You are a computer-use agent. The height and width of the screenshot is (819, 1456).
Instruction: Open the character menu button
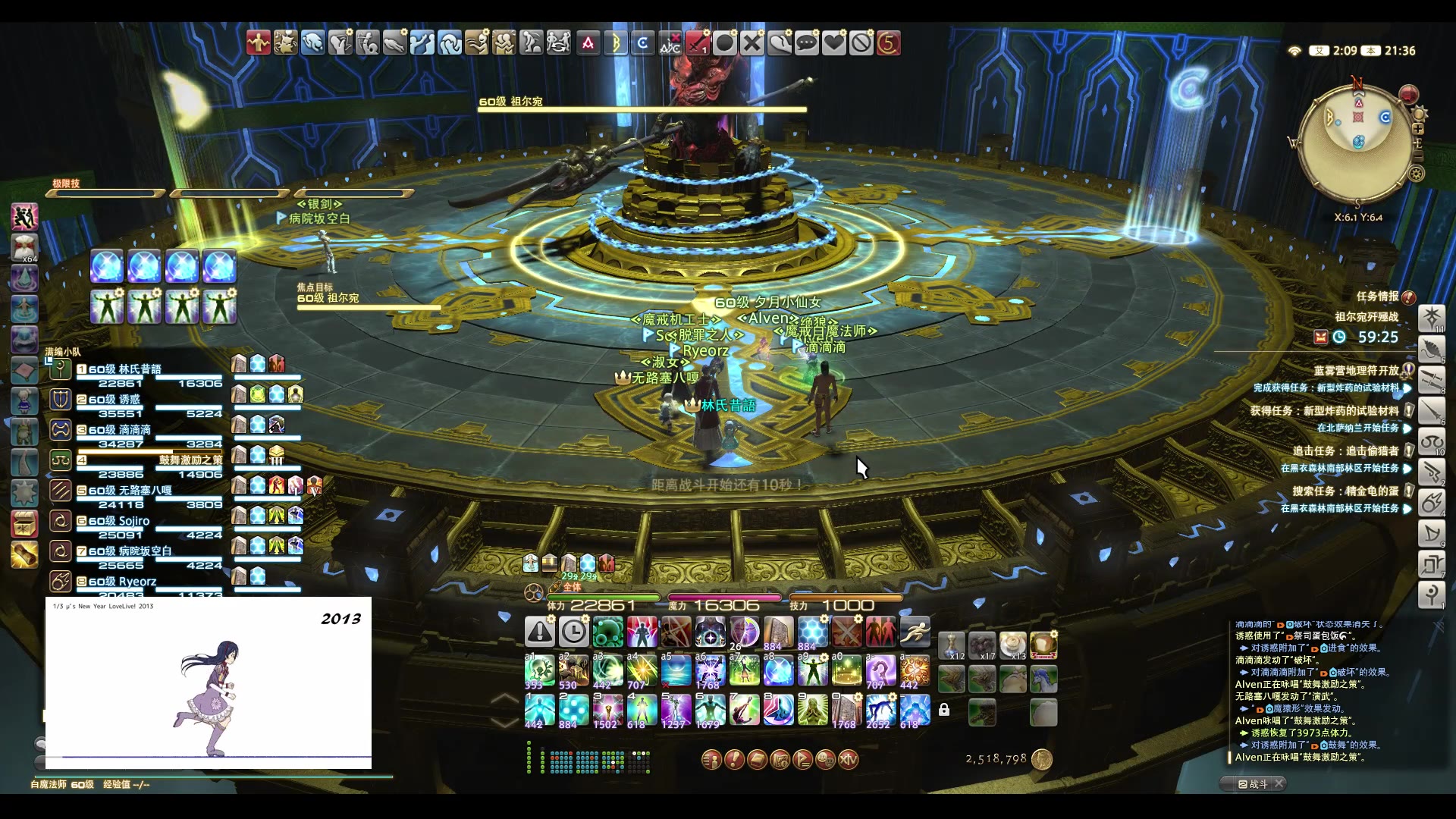click(711, 759)
